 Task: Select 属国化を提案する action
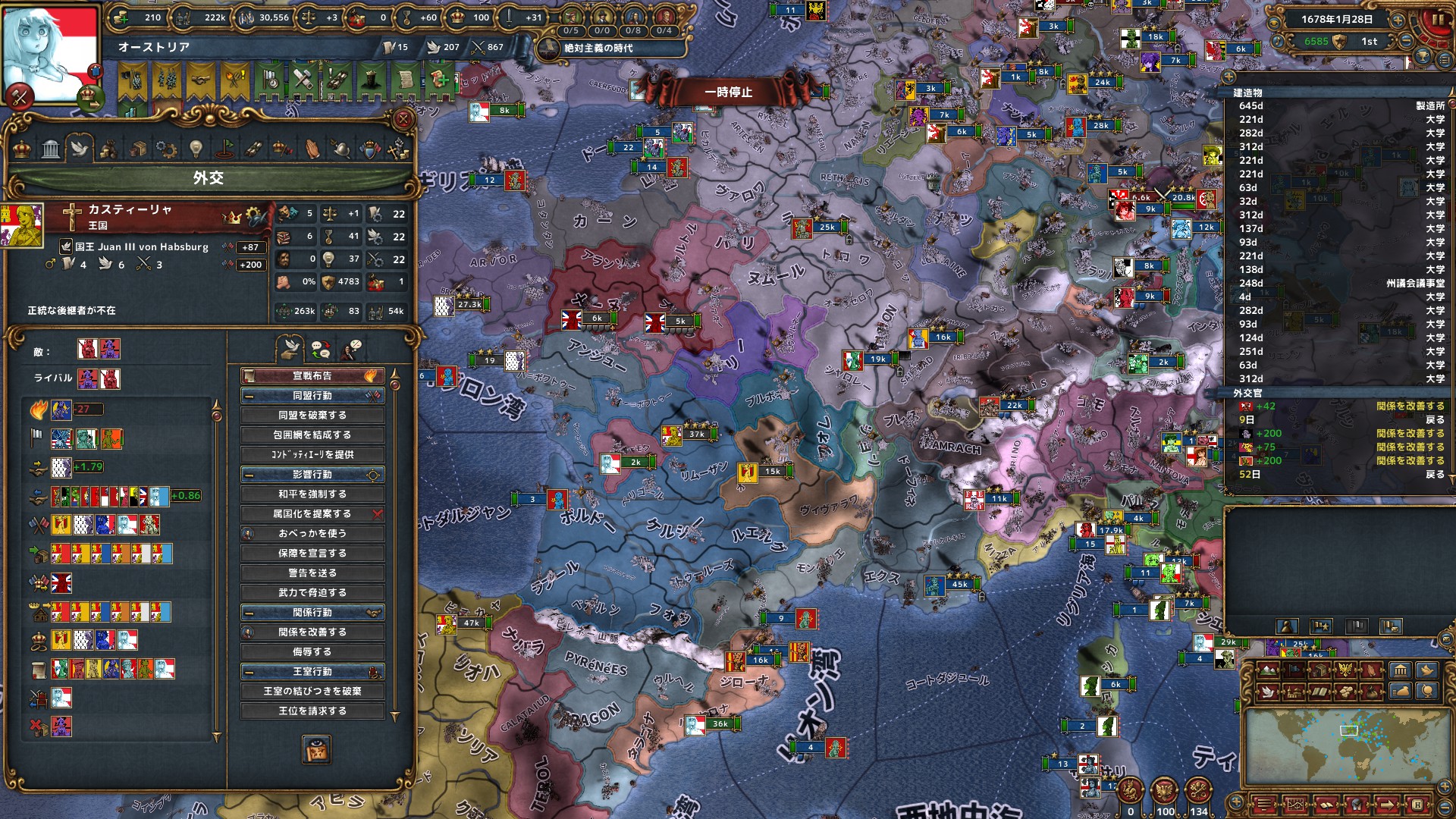coord(312,514)
